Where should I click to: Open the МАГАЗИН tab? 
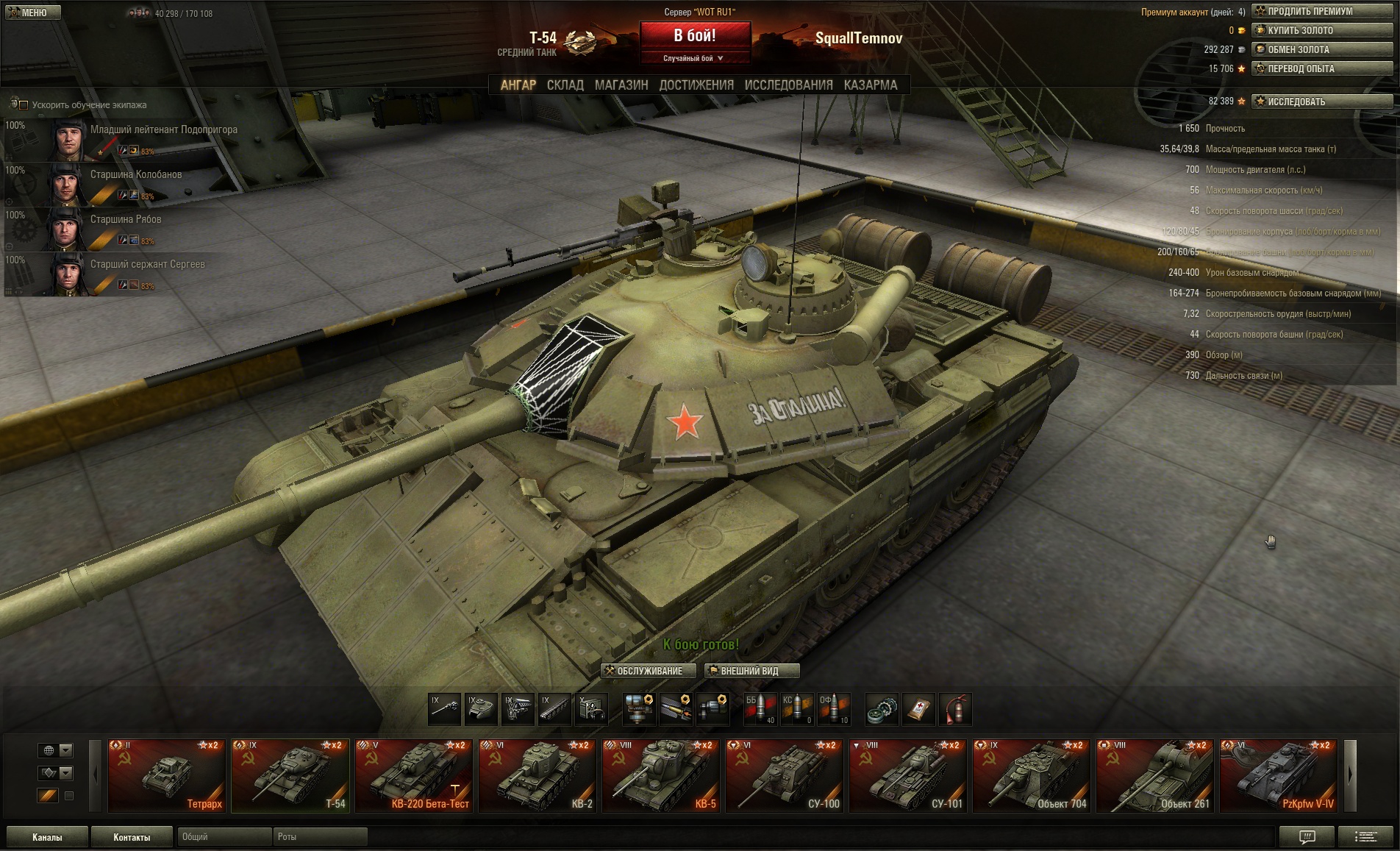(x=621, y=85)
